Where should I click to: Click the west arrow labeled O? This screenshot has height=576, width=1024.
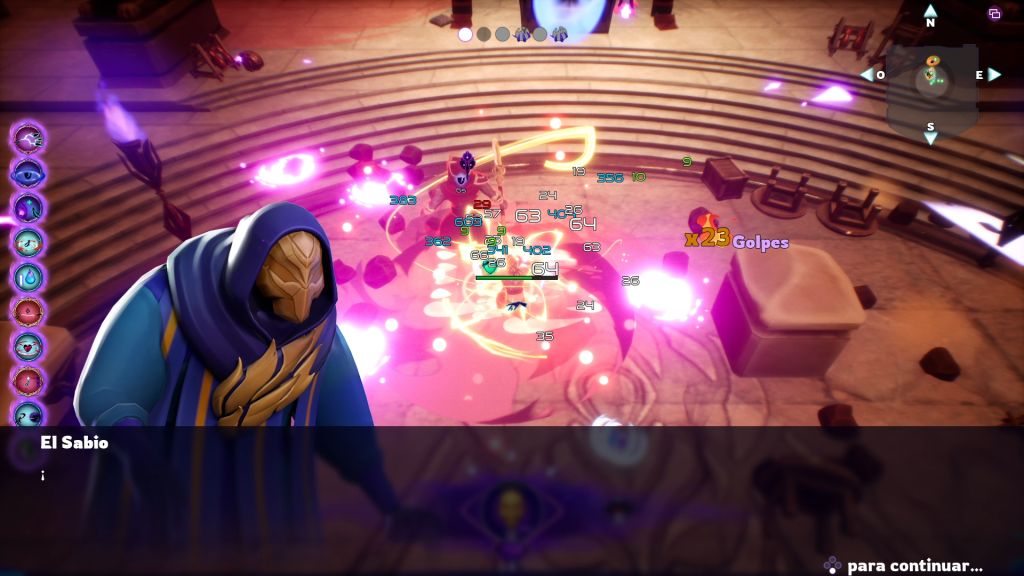click(x=866, y=75)
